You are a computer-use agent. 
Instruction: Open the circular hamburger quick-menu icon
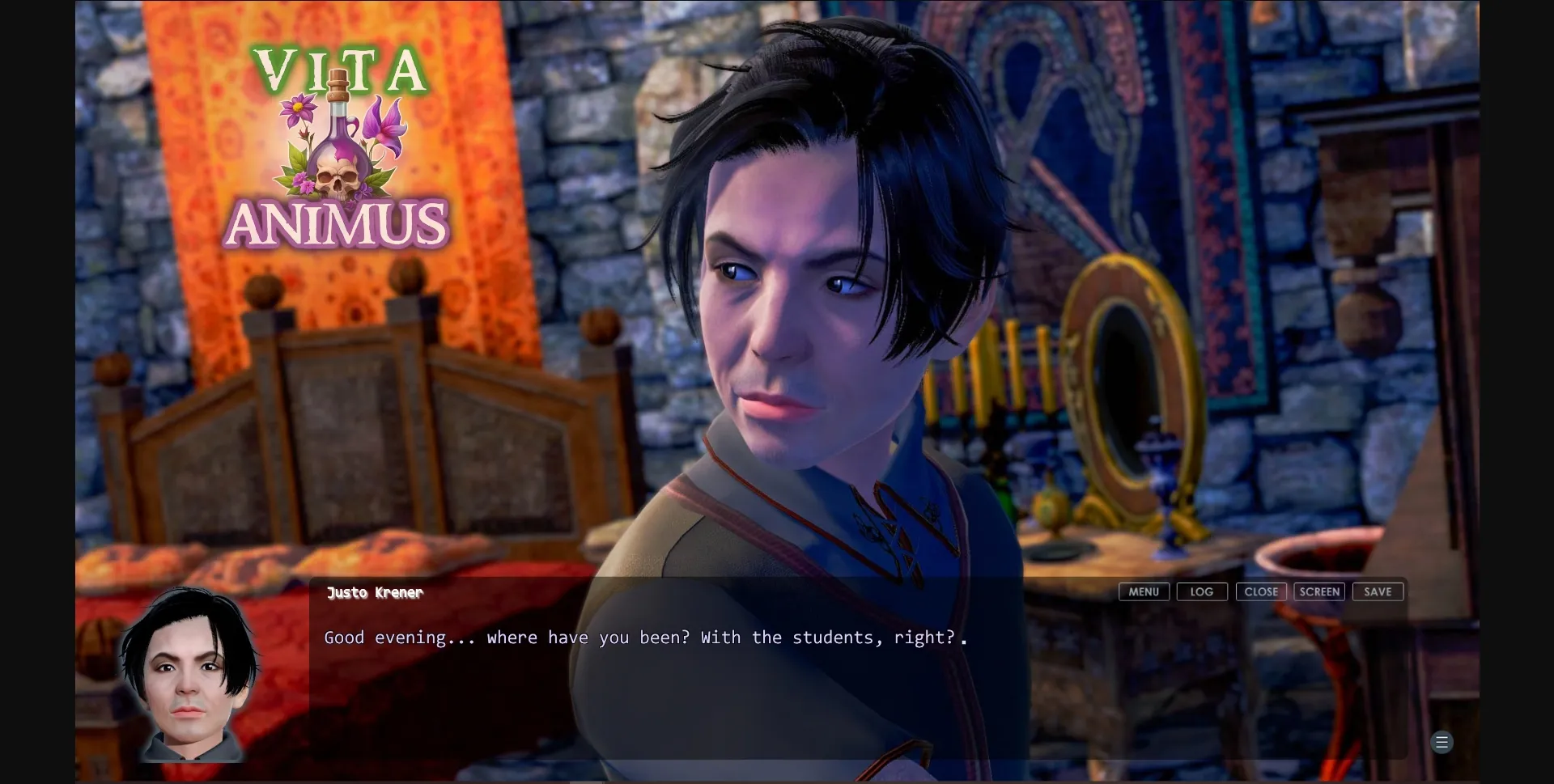click(x=1442, y=742)
